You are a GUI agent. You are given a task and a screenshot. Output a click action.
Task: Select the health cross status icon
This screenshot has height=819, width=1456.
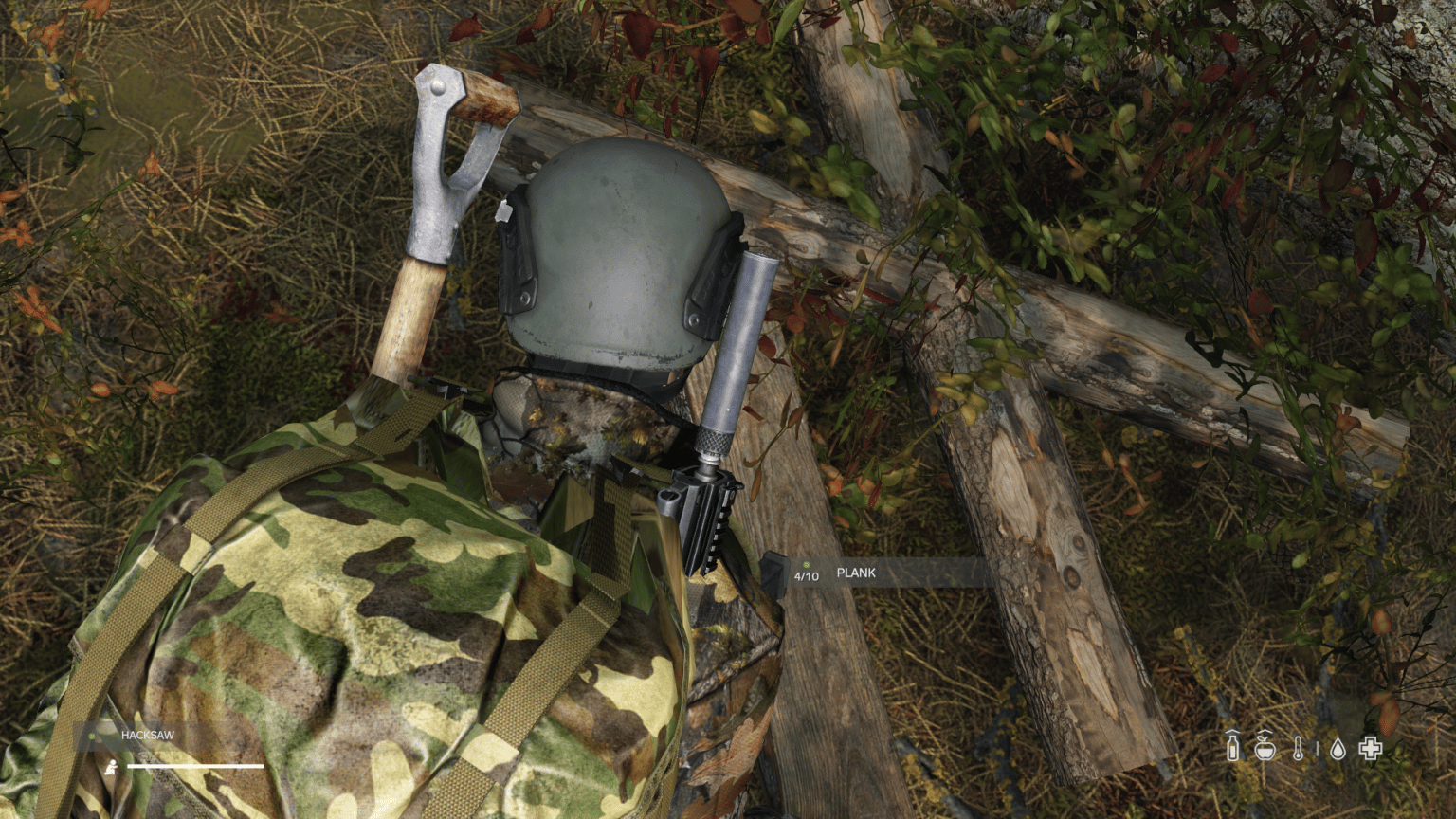coord(1371,748)
